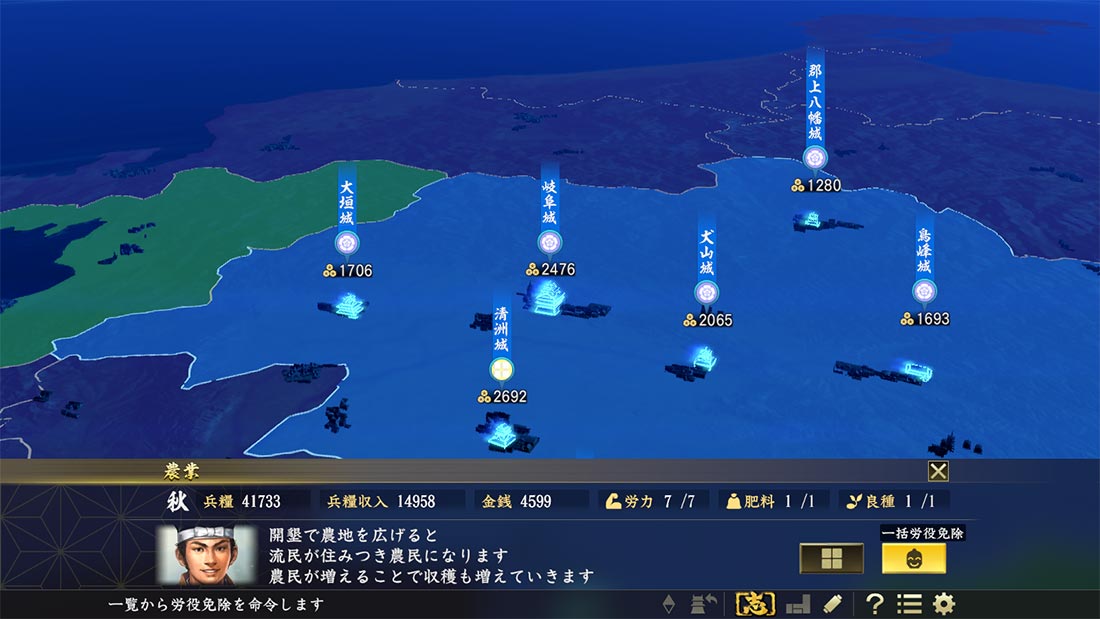Click the 一括労役免除 smiling face button
The image size is (1100, 619).
pyautogui.click(x=913, y=558)
